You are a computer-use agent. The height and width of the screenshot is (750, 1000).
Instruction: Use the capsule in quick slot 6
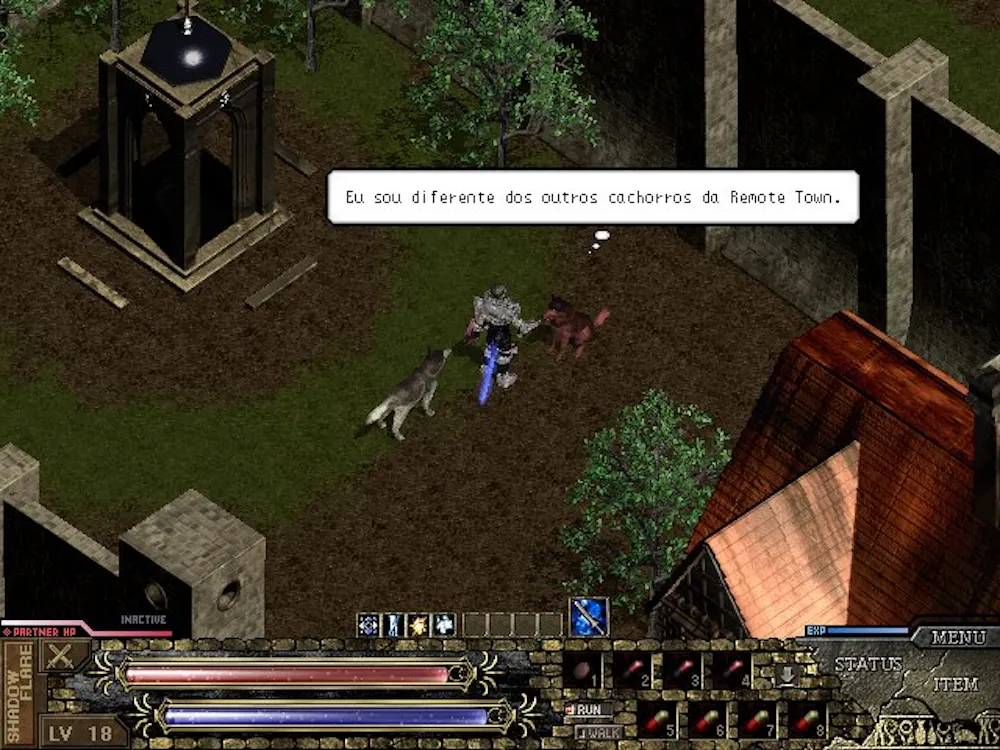[706, 720]
